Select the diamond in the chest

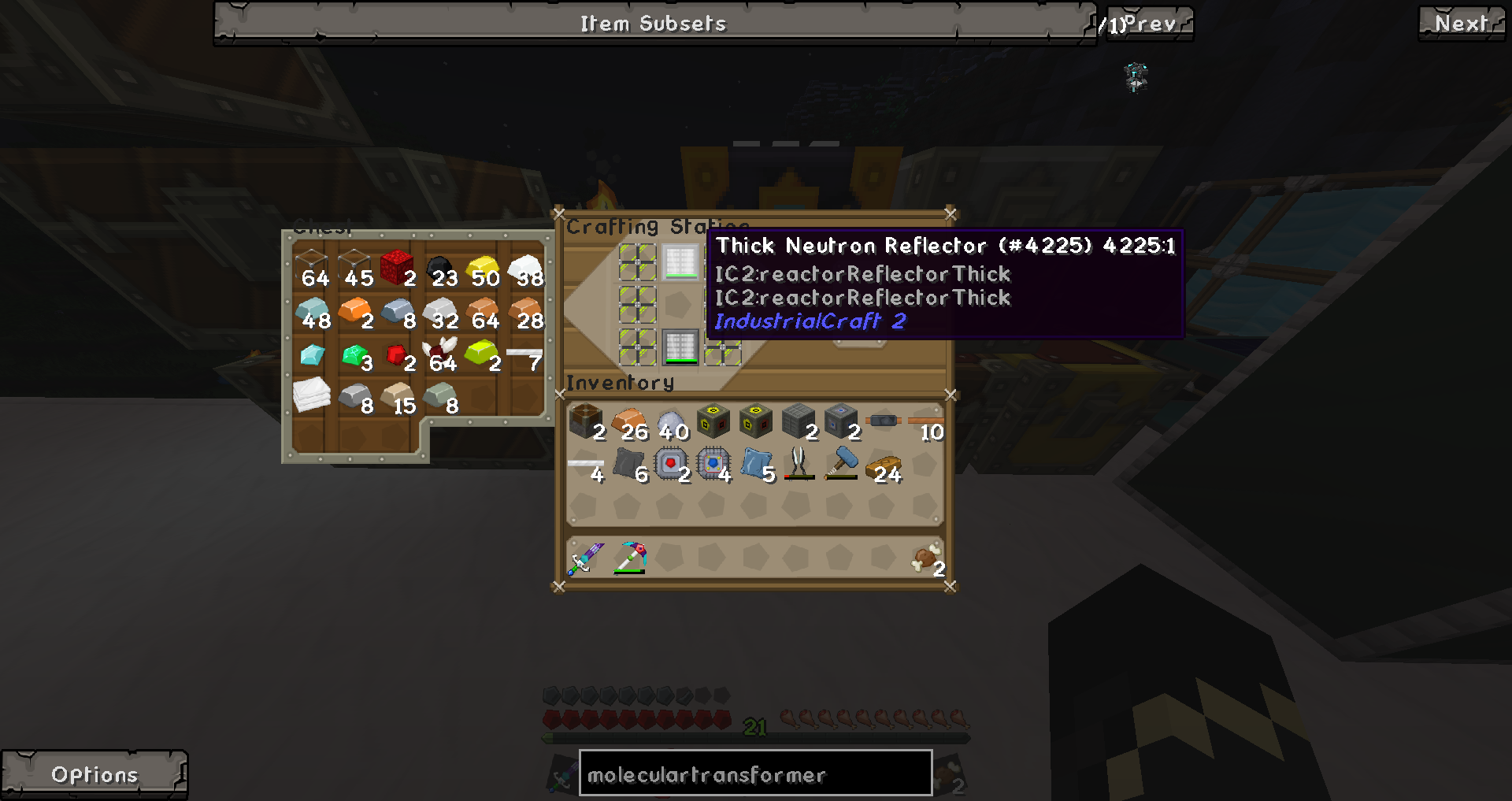tap(312, 355)
